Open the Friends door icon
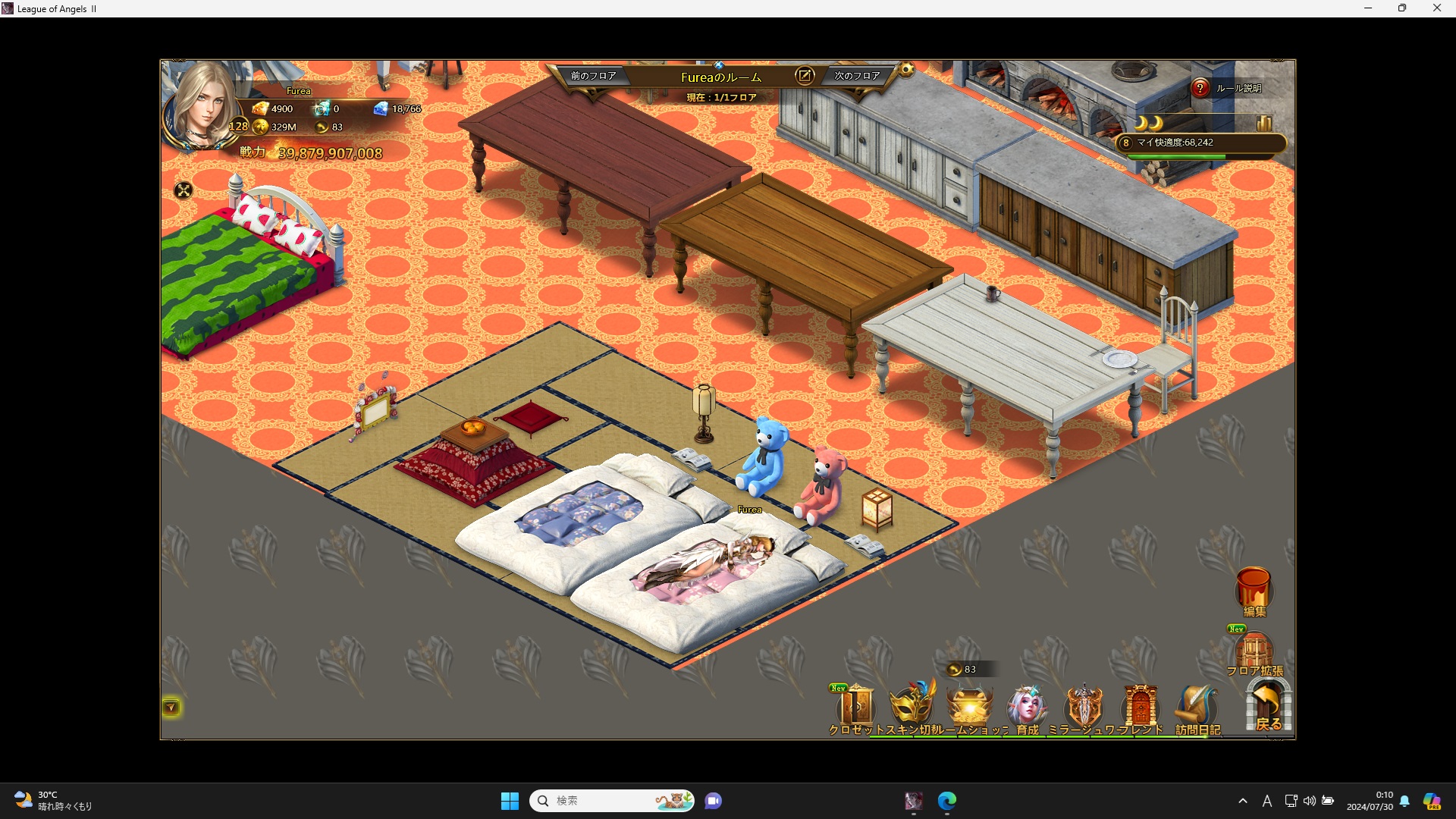The height and width of the screenshot is (819, 1456). [x=1141, y=707]
